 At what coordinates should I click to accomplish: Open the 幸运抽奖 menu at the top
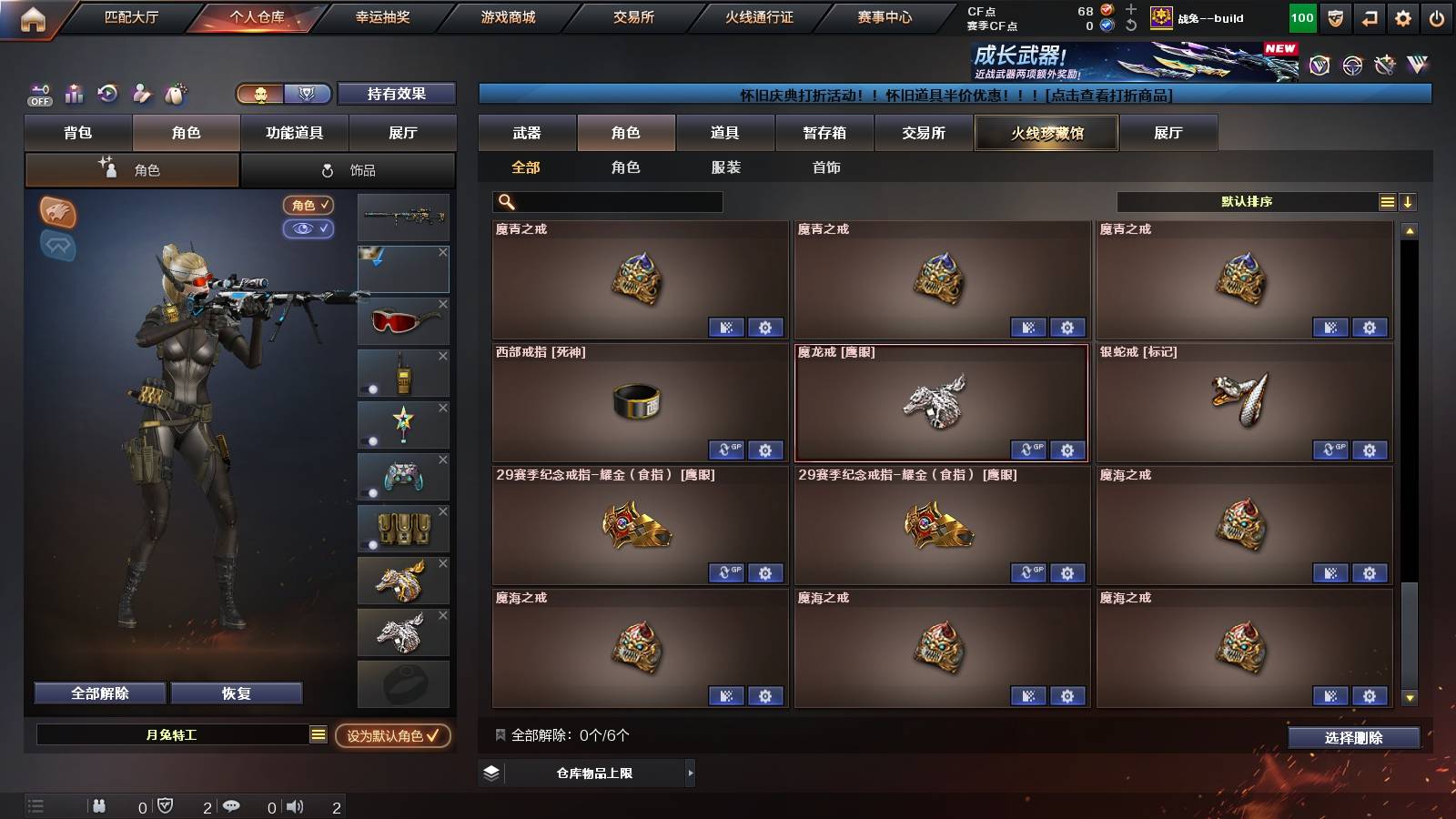click(x=381, y=16)
